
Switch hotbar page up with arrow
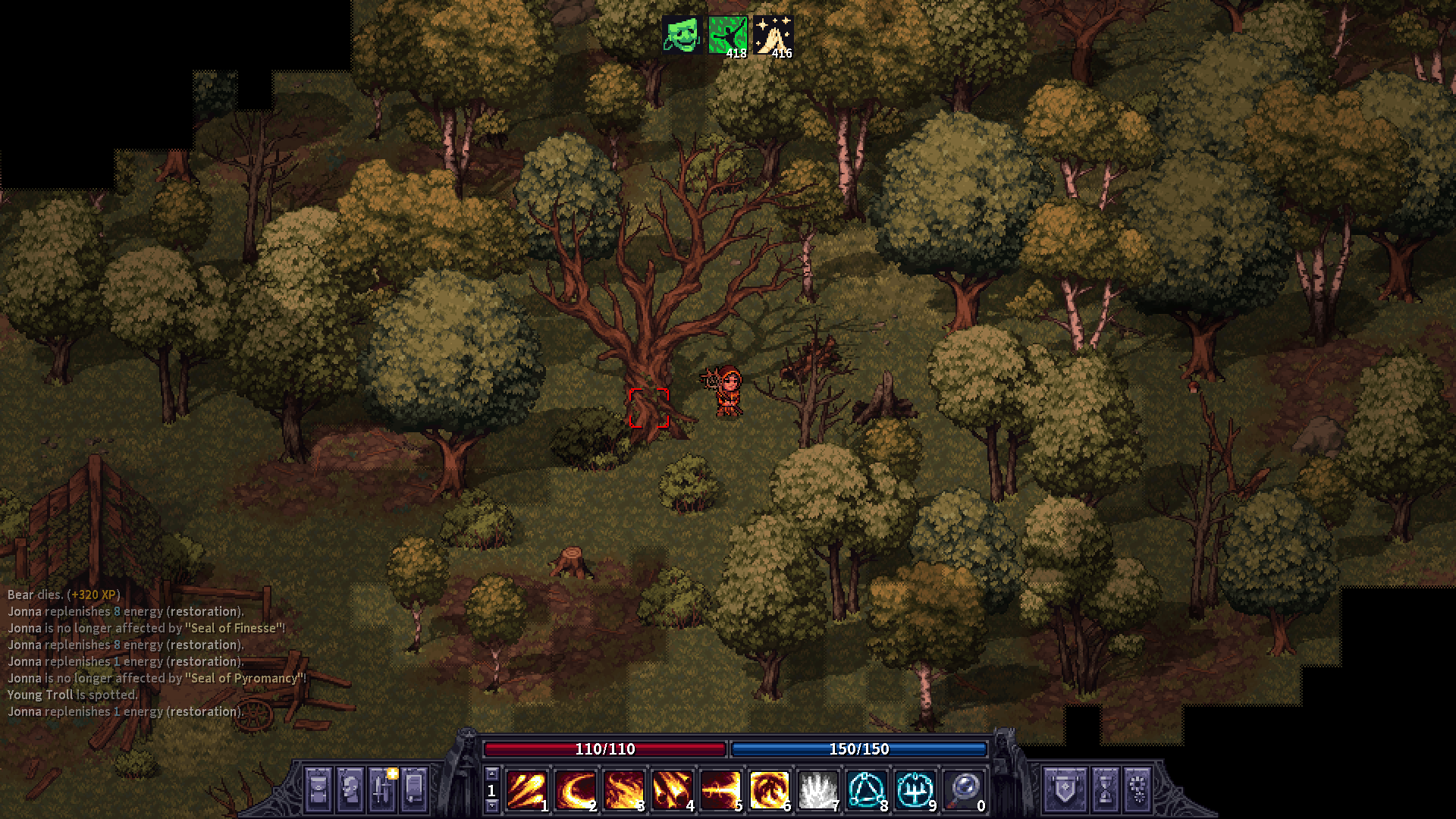[491, 773]
